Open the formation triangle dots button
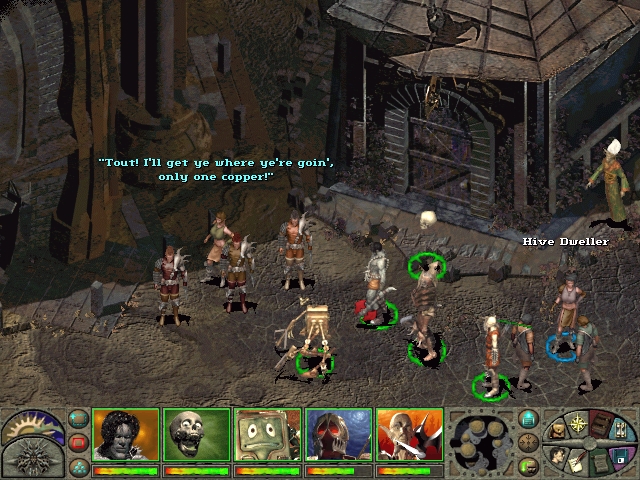Viewport: 640px width, 480px height. click(x=78, y=463)
